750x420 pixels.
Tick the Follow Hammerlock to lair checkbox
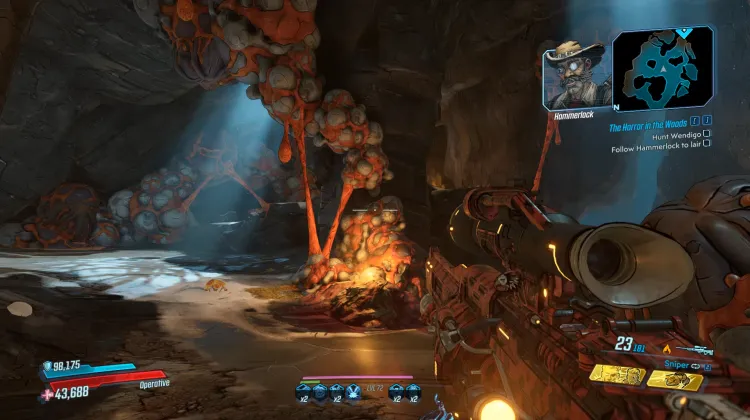[707, 144]
